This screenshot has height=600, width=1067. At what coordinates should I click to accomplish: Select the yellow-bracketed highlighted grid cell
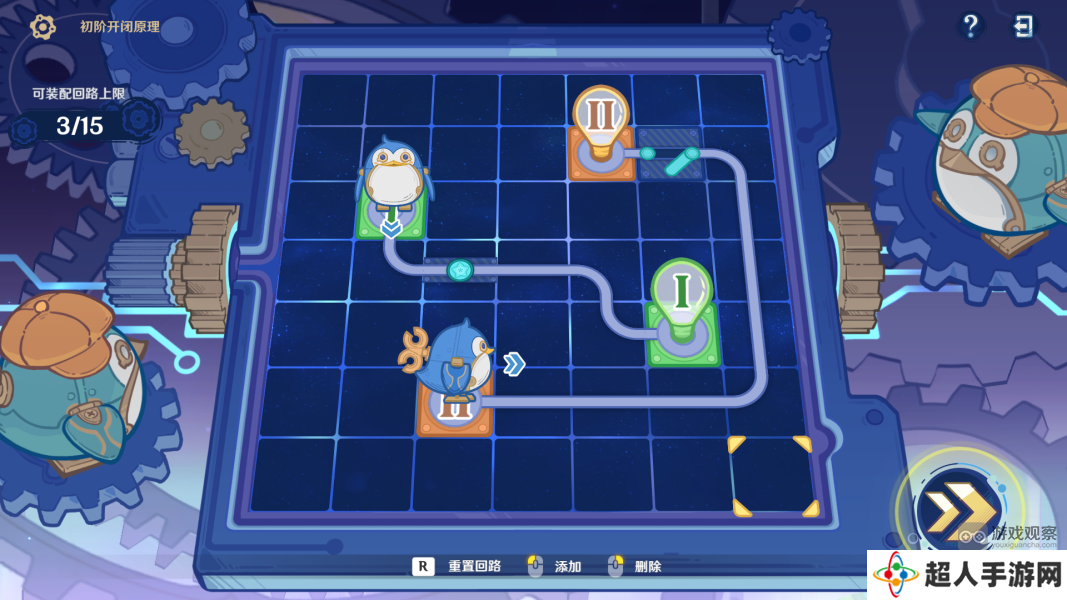pyautogui.click(x=770, y=476)
